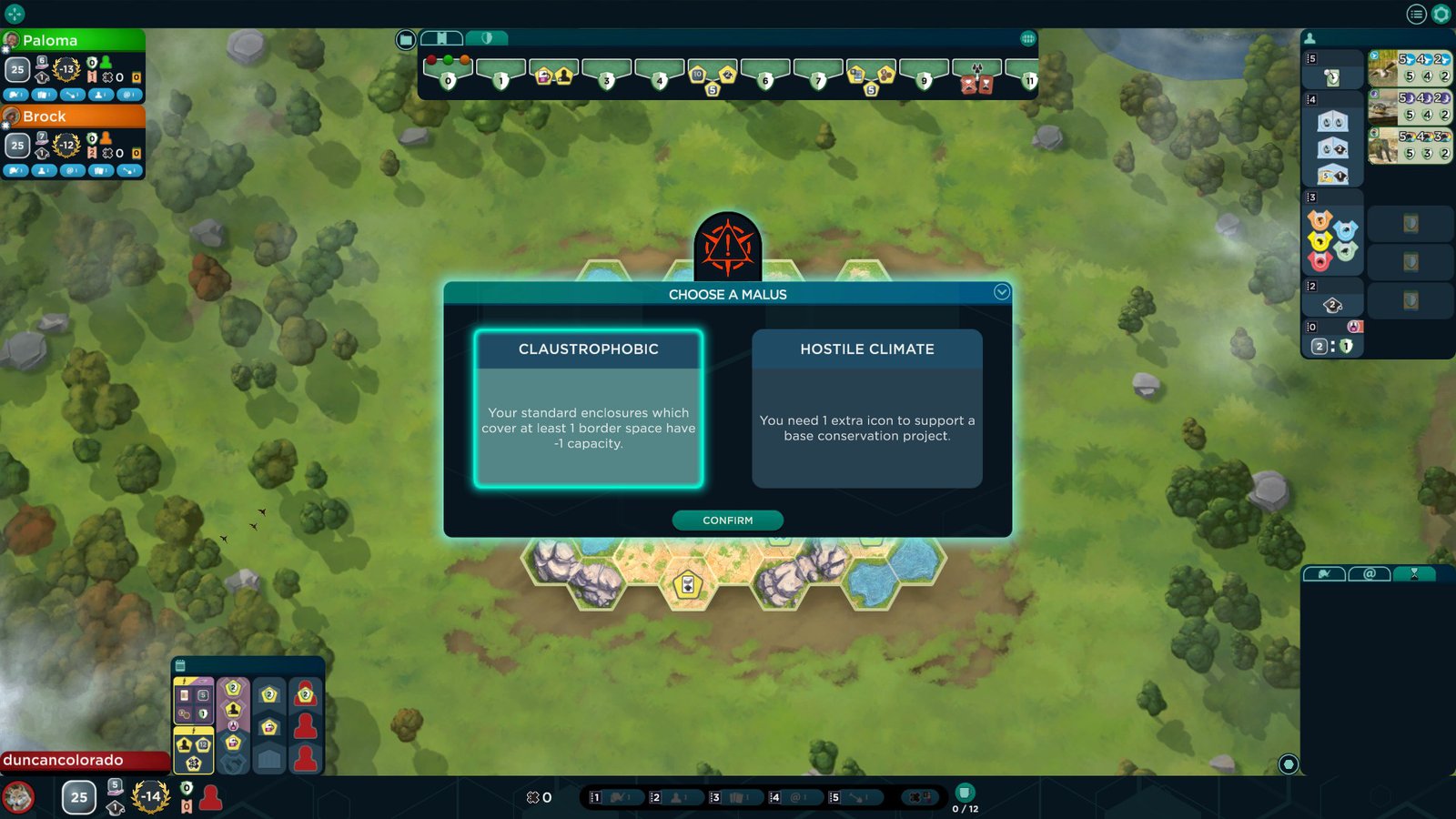Open the game log list icon
Viewport: 1456px width, 819px height.
(x=1416, y=14)
